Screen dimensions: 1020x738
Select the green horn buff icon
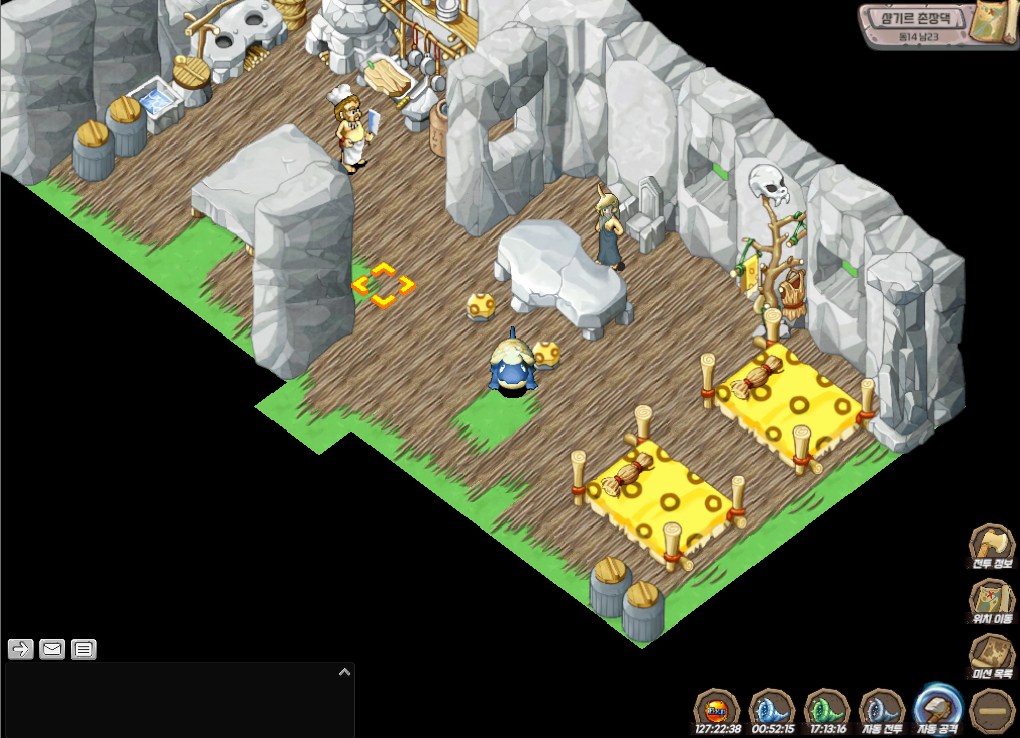pos(826,710)
